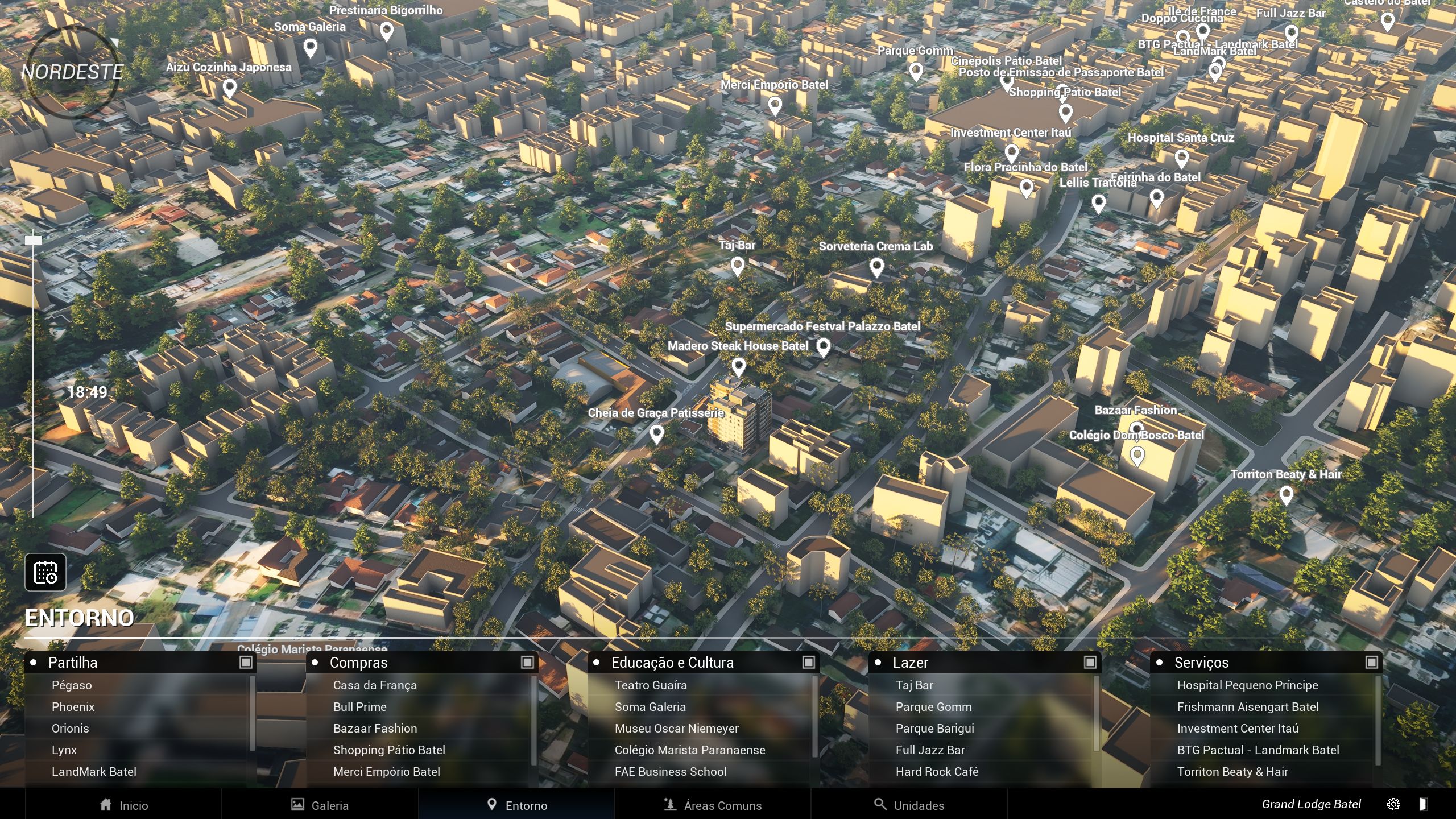Select the Madero Steak House Batel pin
Image resolution: width=1456 pixels, height=819 pixels.
[738, 367]
